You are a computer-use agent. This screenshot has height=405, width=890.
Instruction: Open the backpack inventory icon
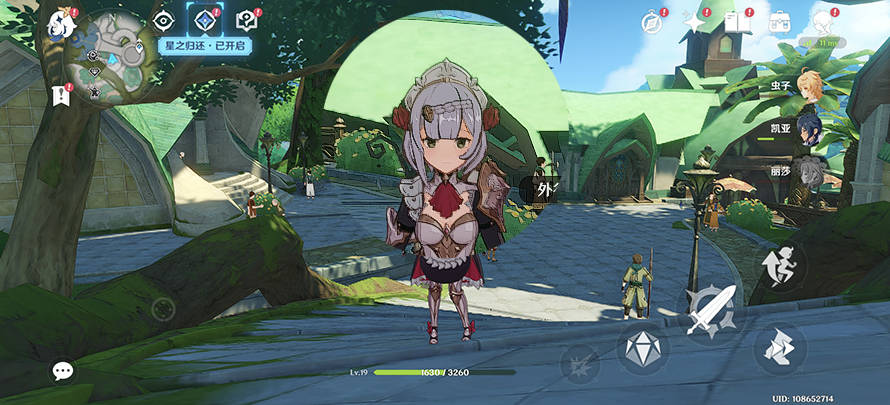click(x=779, y=22)
